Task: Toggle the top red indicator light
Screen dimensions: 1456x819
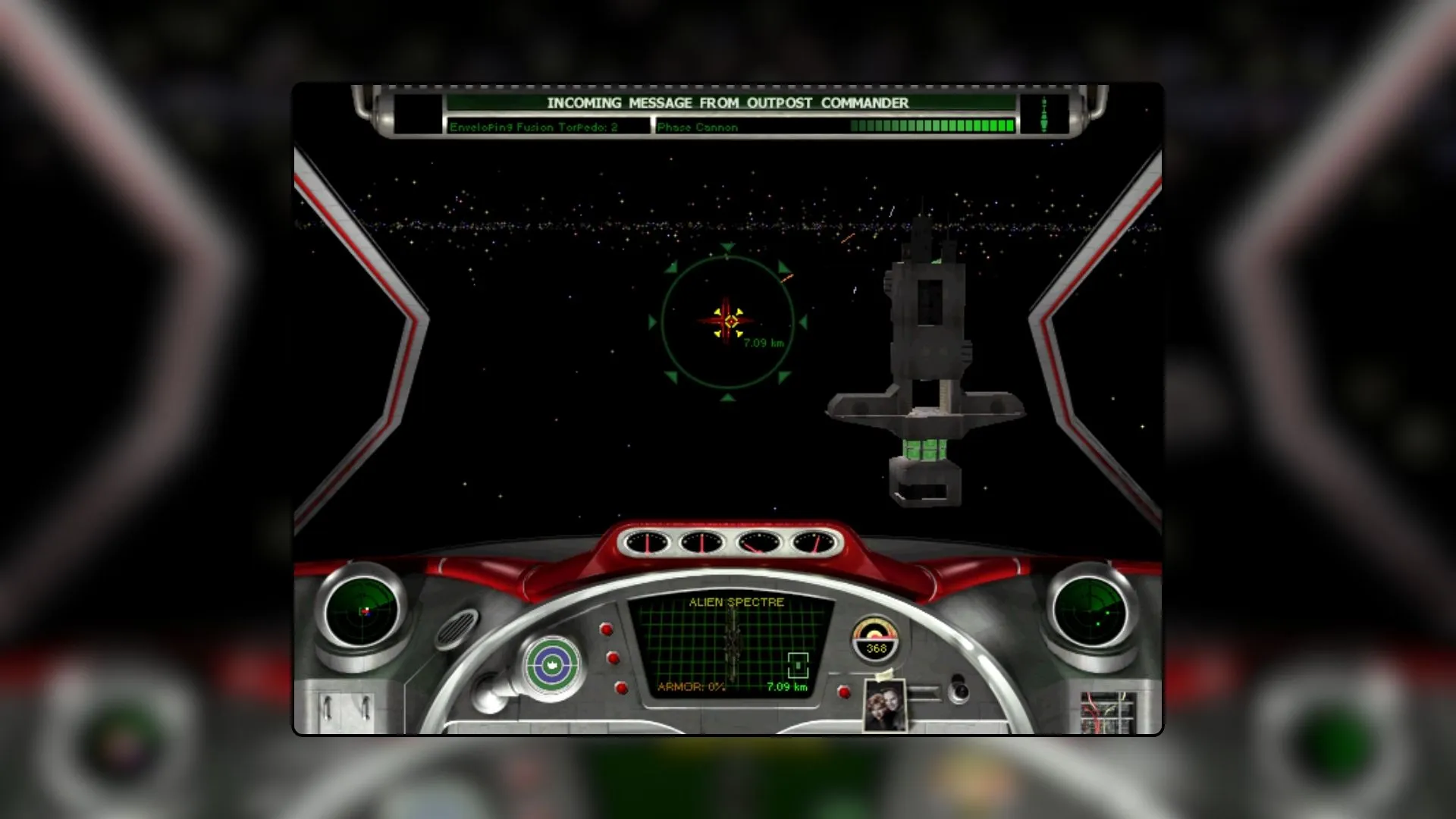Action: point(607,628)
